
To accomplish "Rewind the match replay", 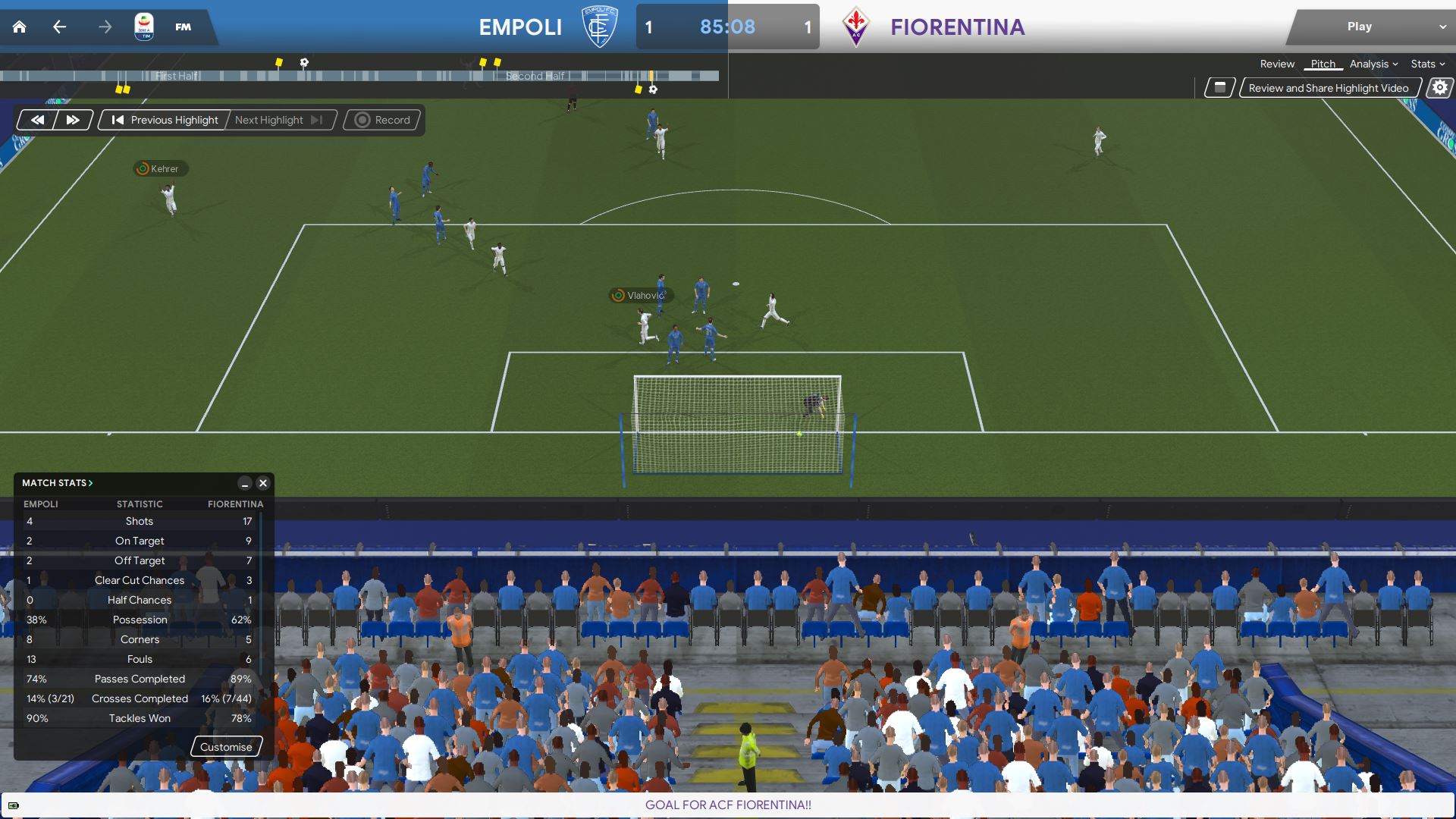I will coord(37,120).
